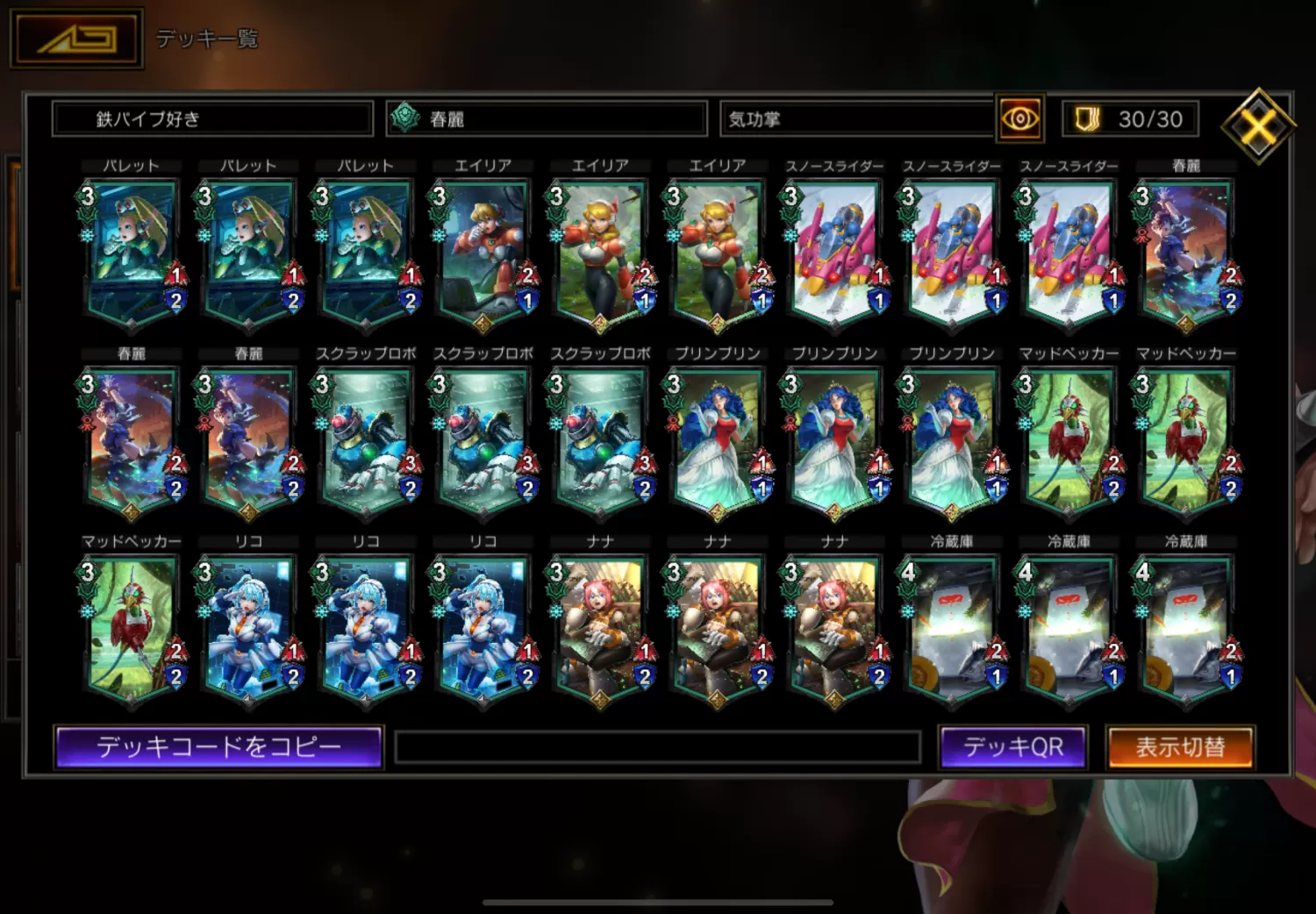Switch display with the 表示切替 button

(x=1180, y=746)
